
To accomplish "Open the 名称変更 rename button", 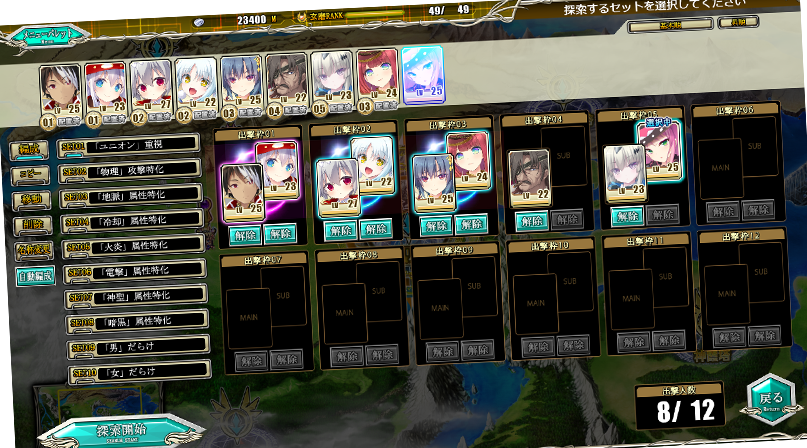I will pos(35,249).
